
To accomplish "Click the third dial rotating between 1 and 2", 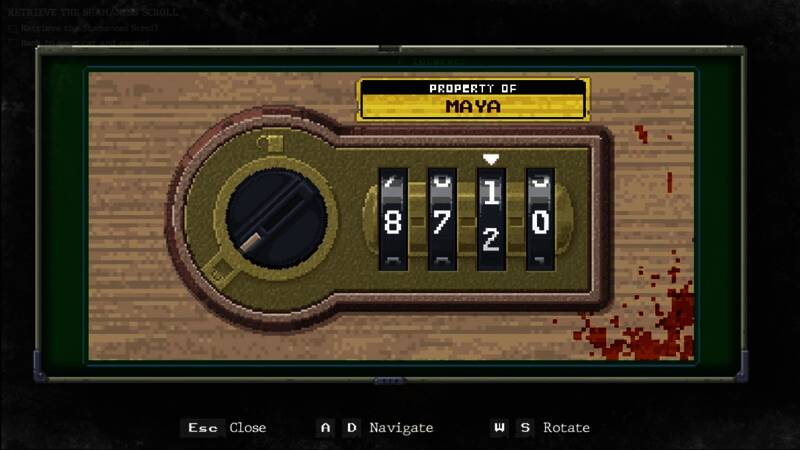I will (491, 218).
